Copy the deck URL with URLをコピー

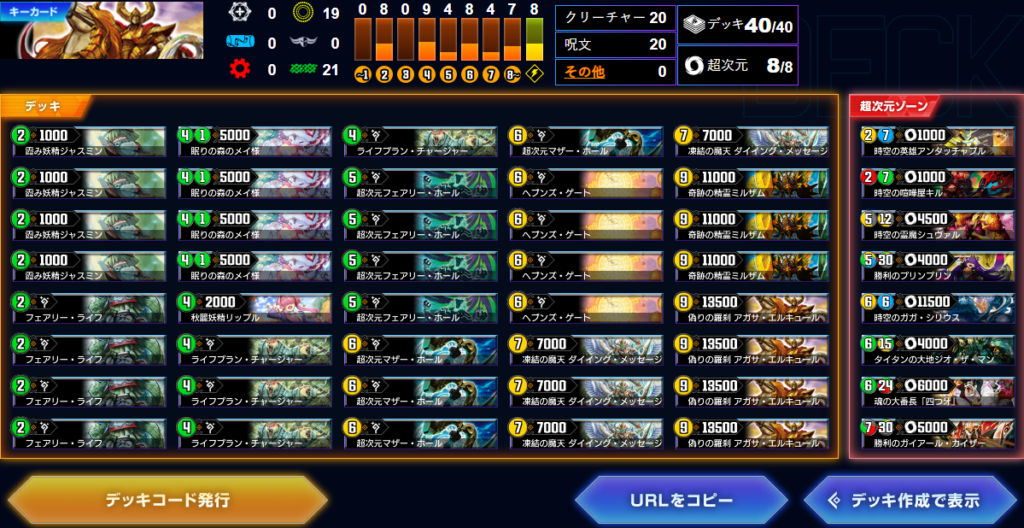pos(682,500)
